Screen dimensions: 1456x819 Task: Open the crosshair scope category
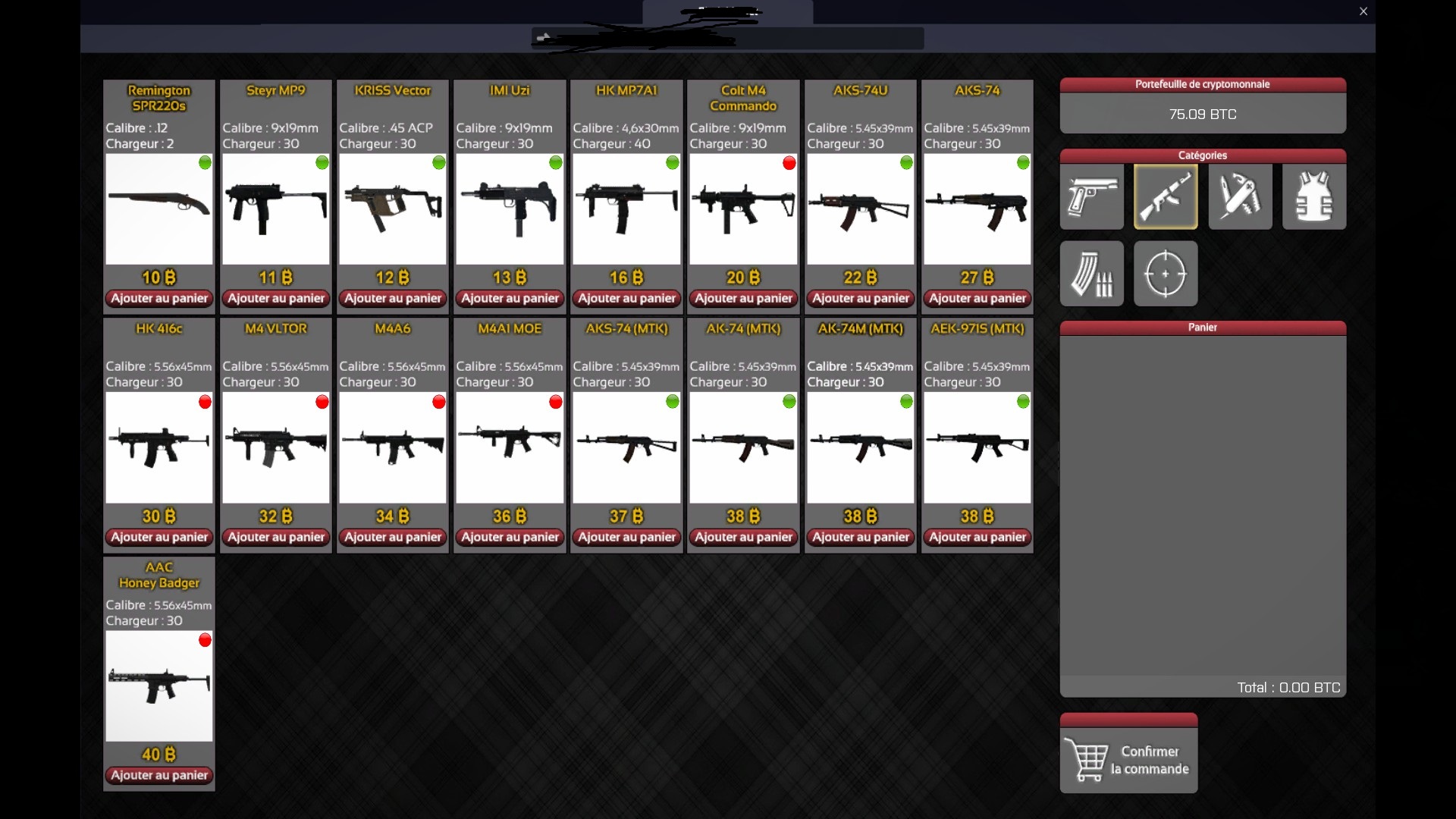click(1166, 274)
